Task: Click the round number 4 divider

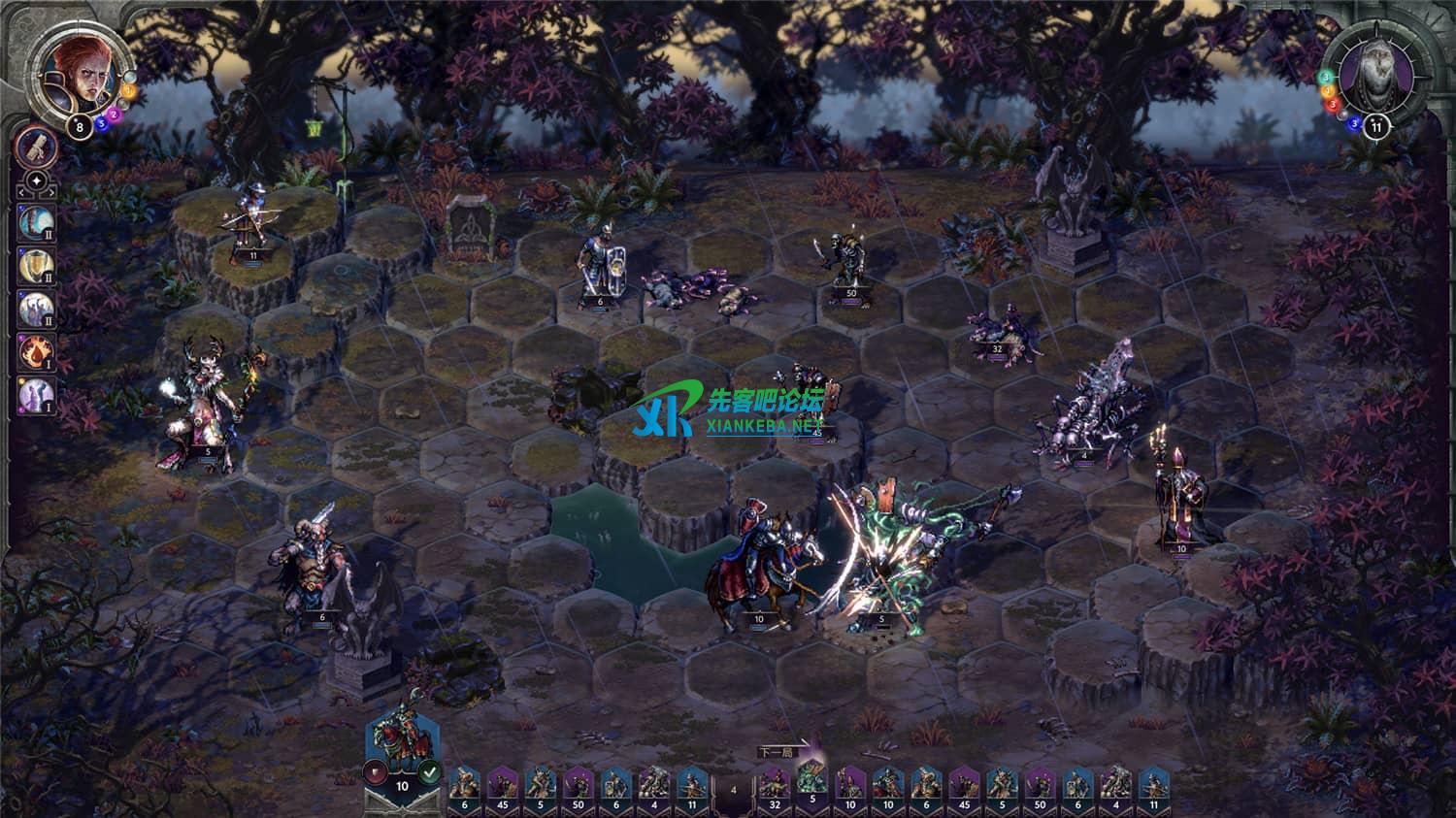Action: (x=733, y=790)
